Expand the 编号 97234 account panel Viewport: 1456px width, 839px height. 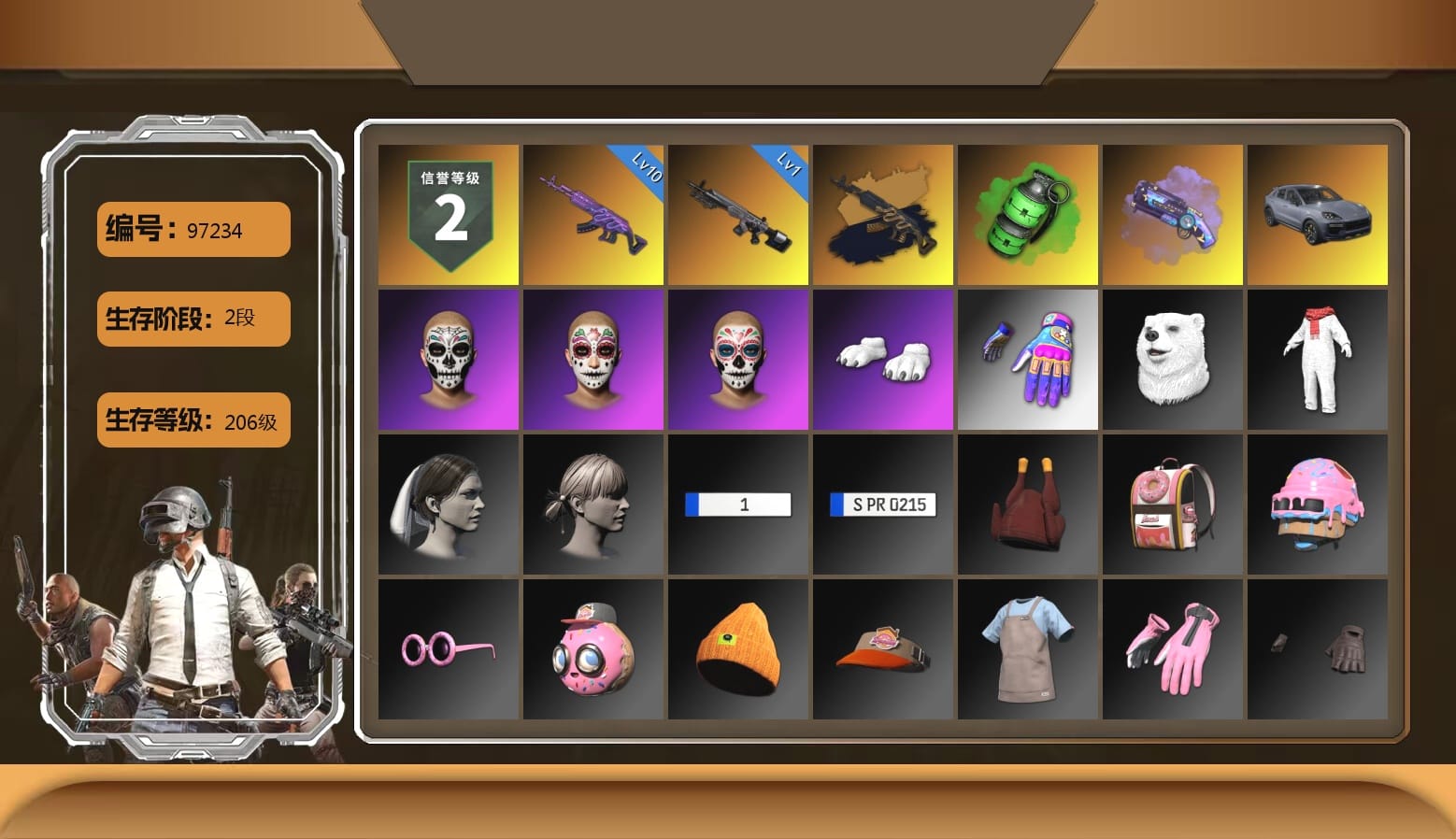click(193, 230)
